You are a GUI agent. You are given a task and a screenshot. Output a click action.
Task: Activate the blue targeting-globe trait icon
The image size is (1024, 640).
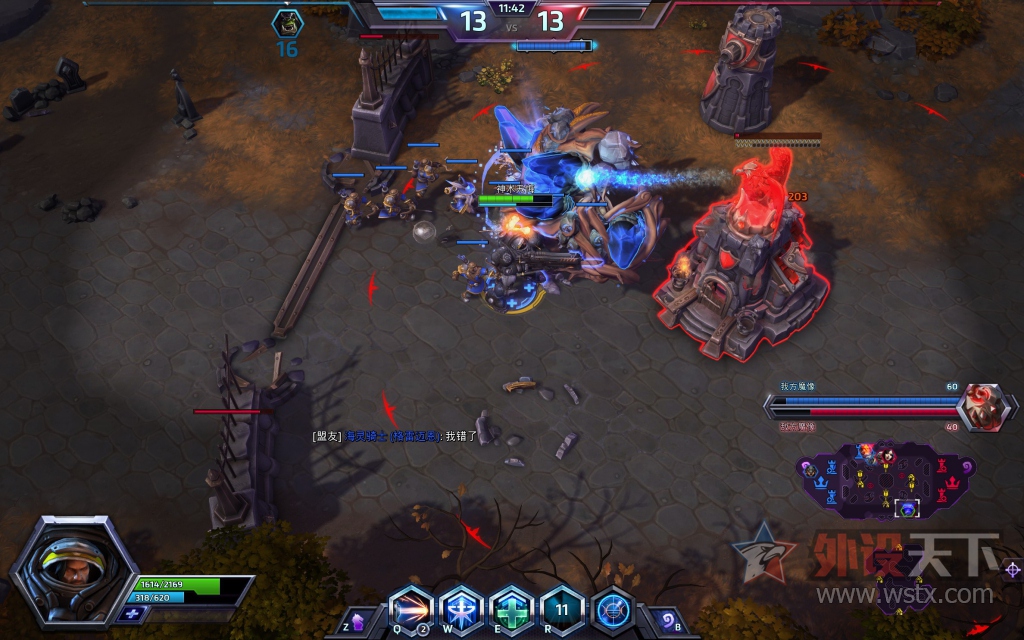click(612, 610)
